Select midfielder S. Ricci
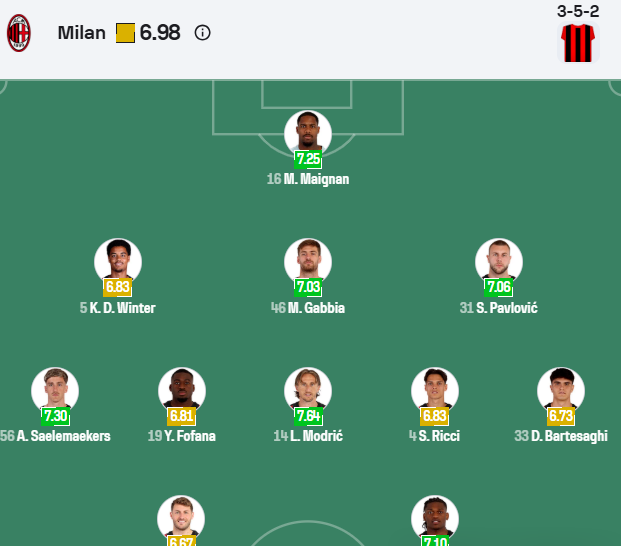The image size is (621, 546). click(435, 393)
